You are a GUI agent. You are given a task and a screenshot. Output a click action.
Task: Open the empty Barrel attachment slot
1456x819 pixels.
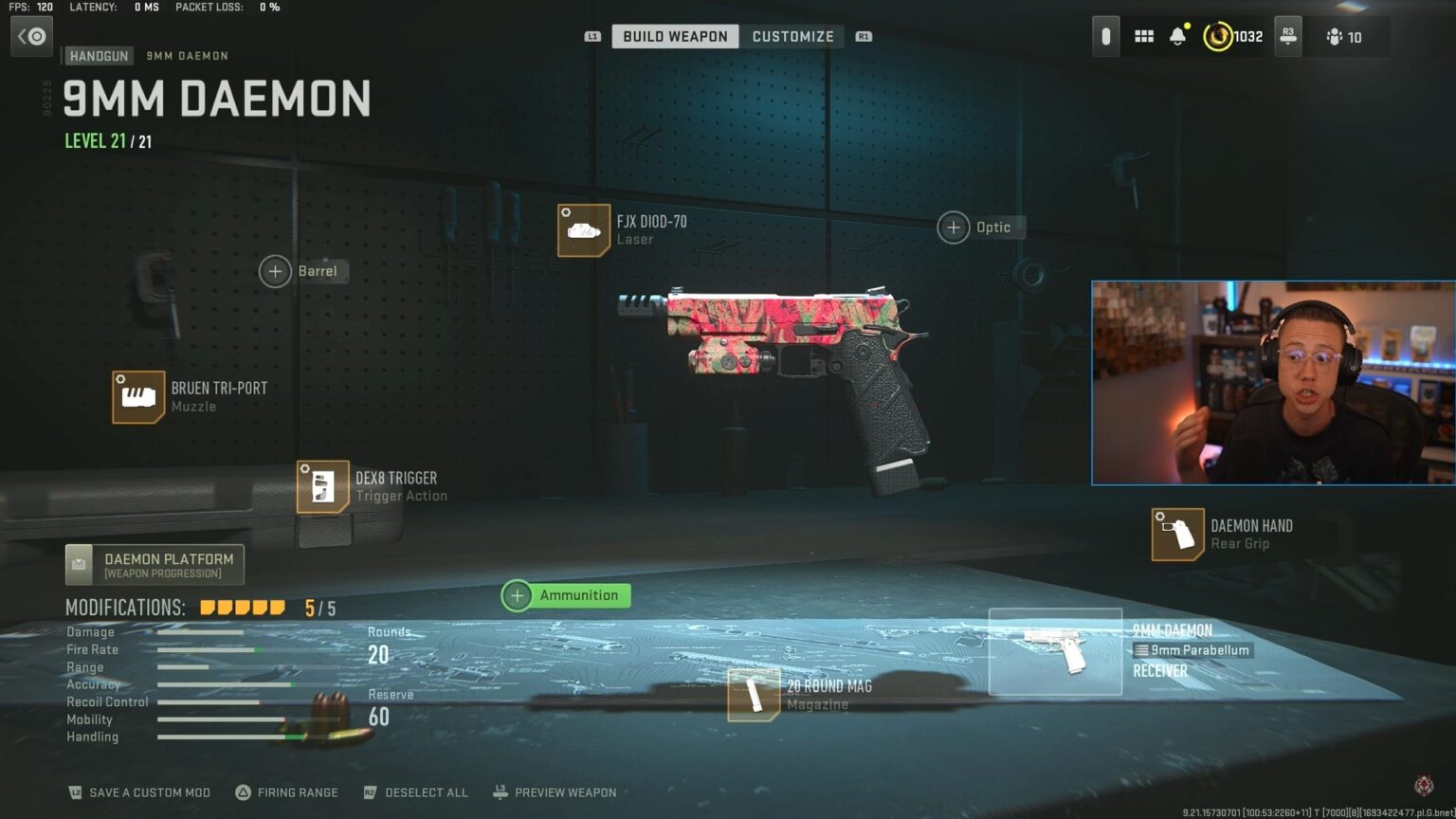(x=275, y=271)
